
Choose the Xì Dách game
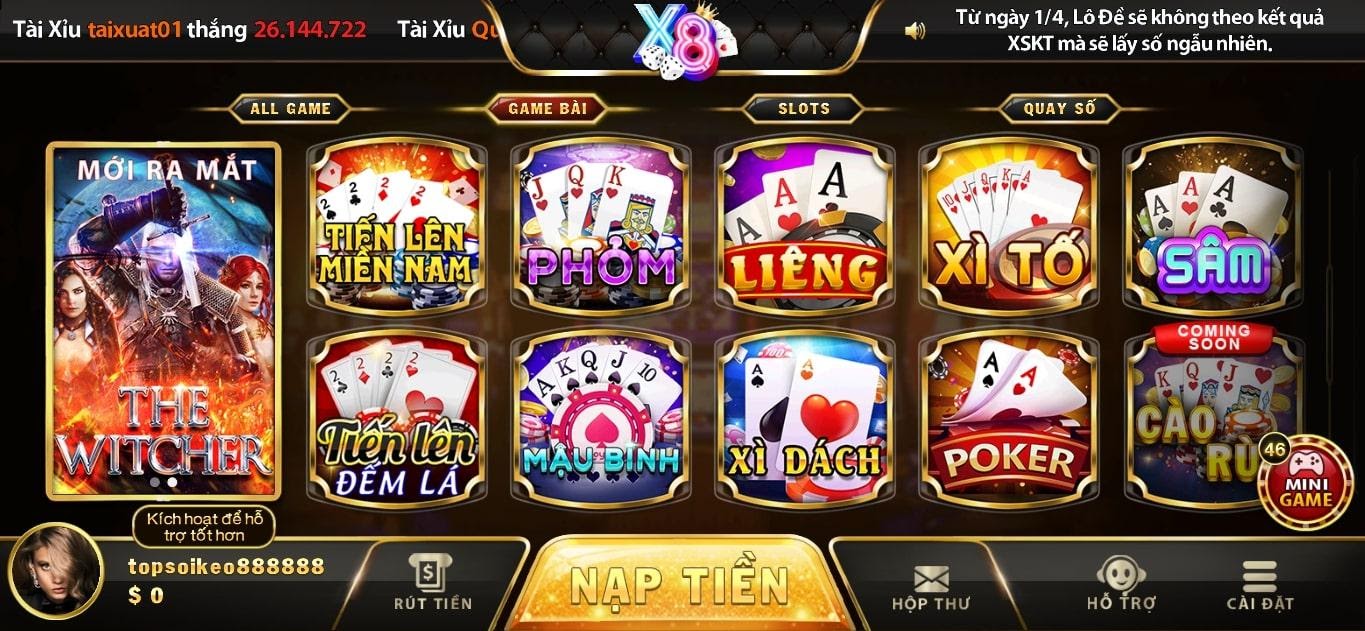coord(804,417)
